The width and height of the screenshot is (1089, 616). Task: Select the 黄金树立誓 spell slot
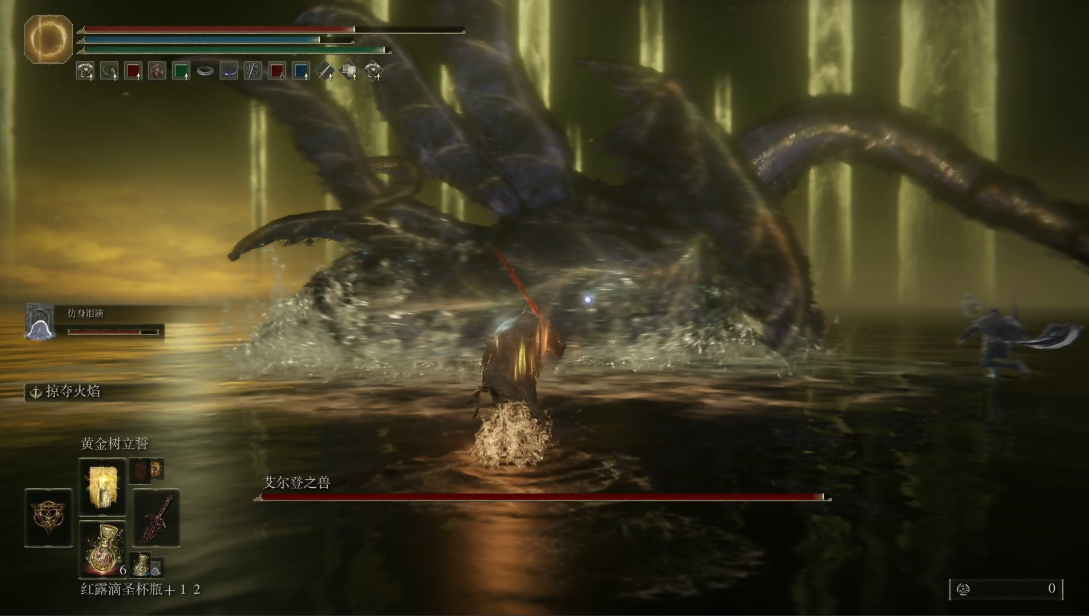tap(102, 485)
